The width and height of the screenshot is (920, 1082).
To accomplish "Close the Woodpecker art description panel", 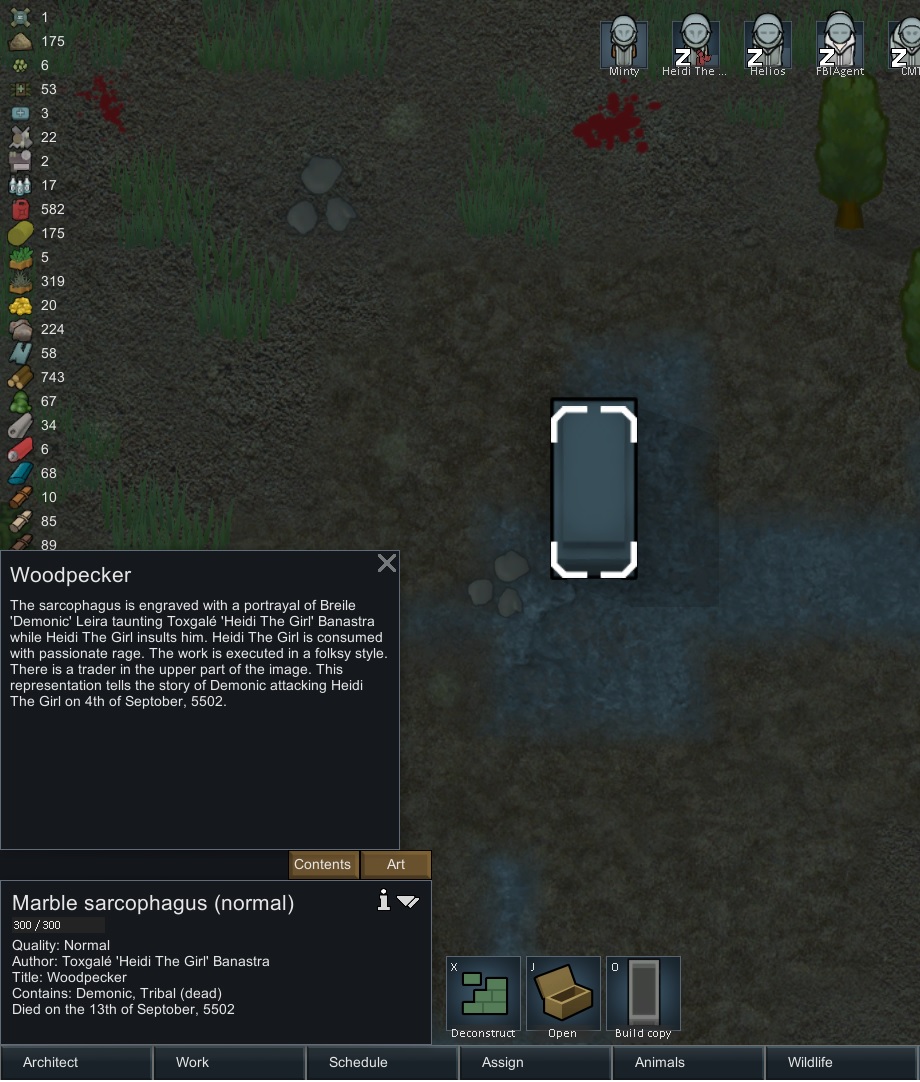I will pyautogui.click(x=387, y=563).
